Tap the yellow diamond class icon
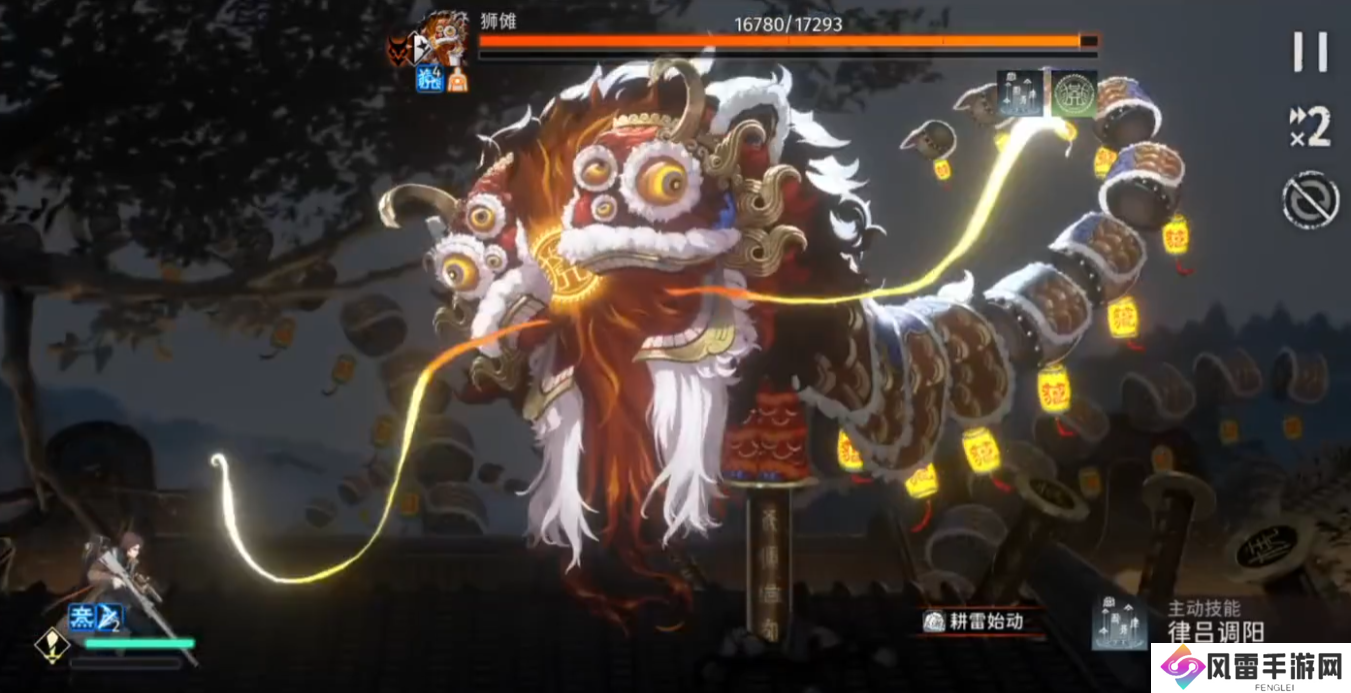The width and height of the screenshot is (1351, 693). point(48,645)
